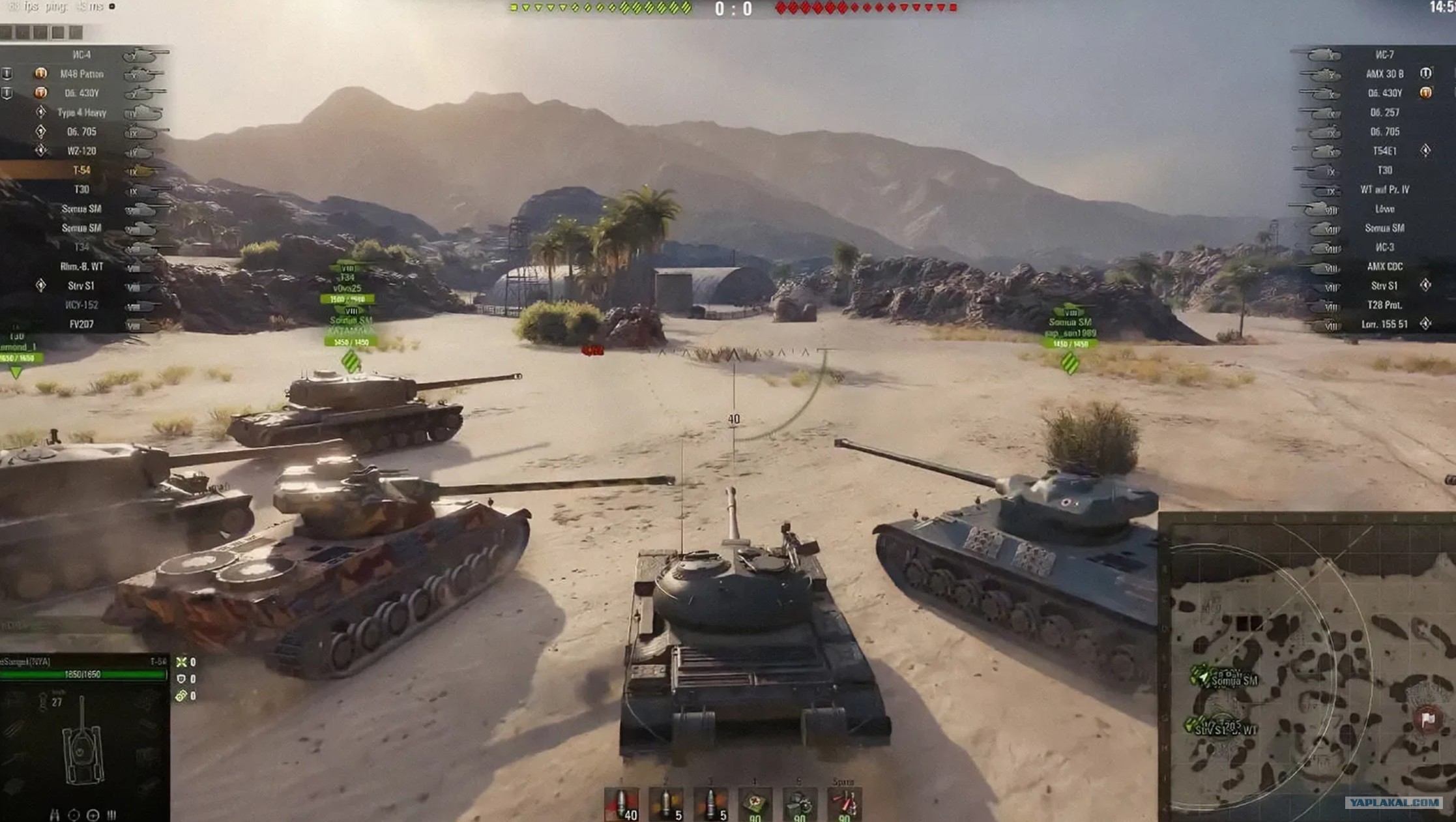Activate the repair kit consumable
The width and height of the screenshot is (1456, 822).
tap(799, 805)
